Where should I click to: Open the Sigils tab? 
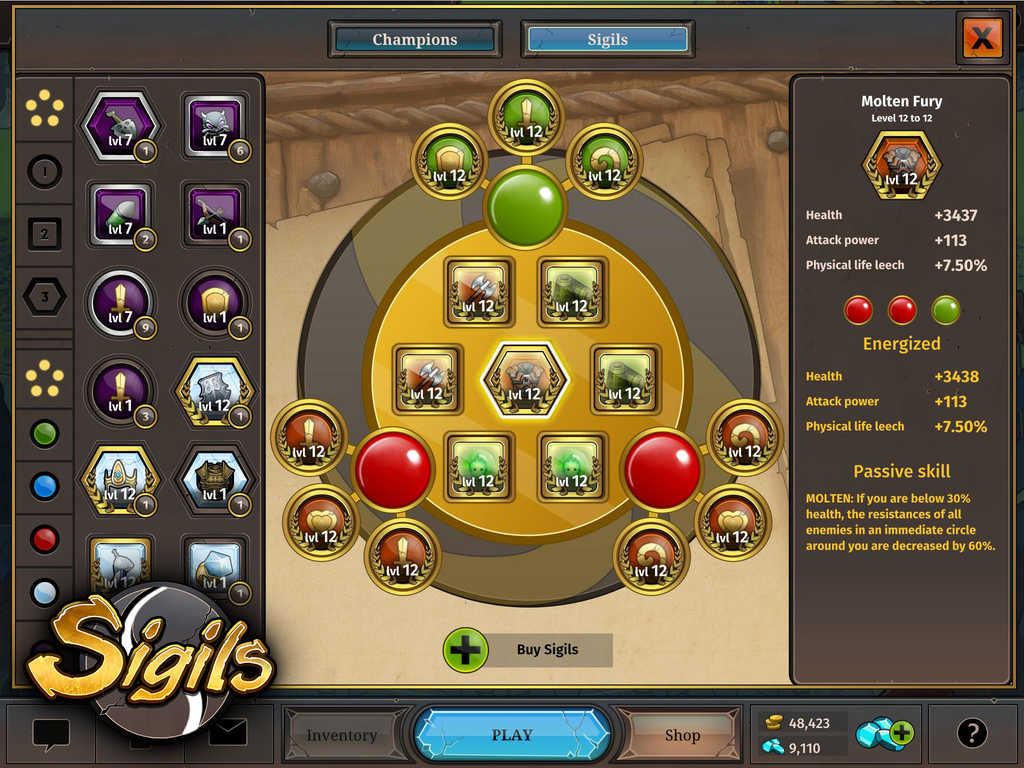[x=607, y=40]
